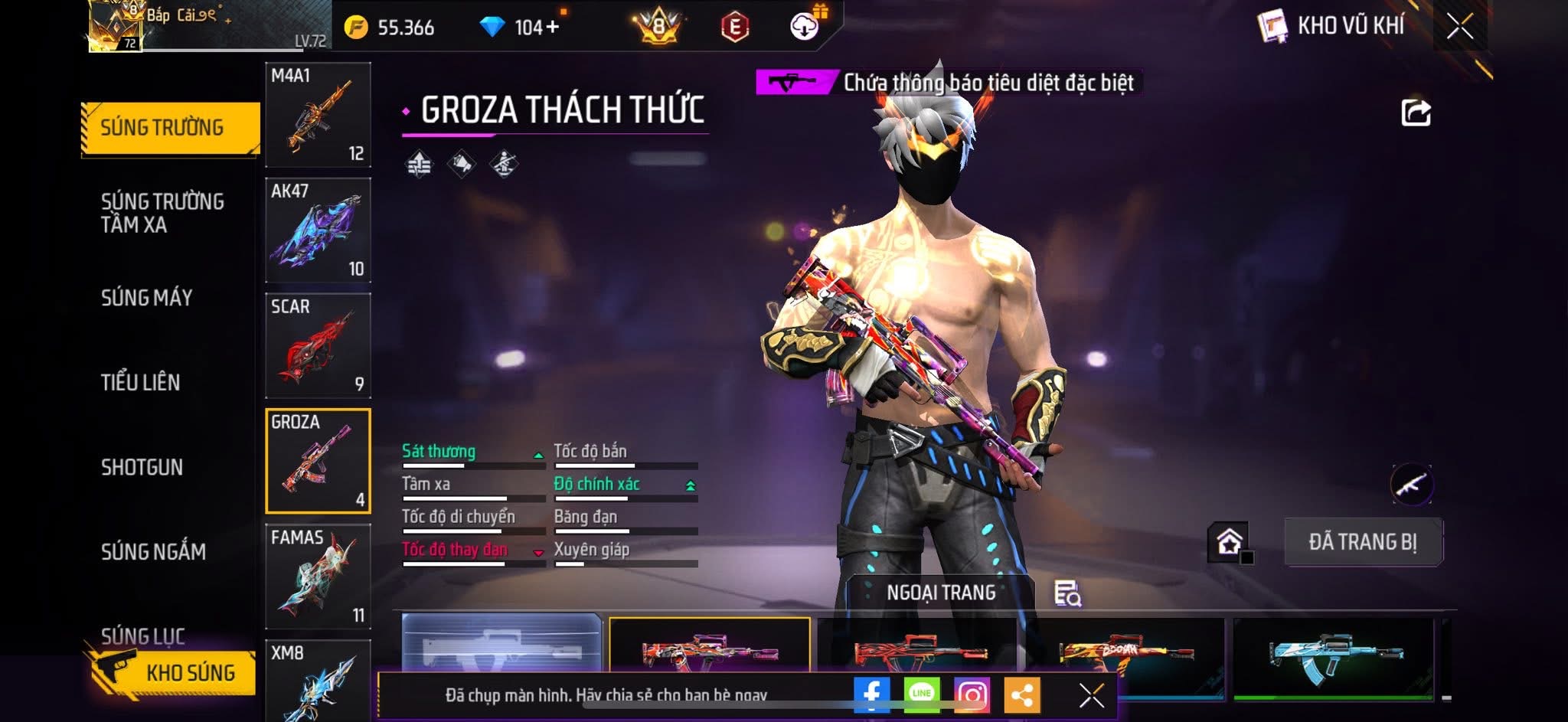Choose the Tiểu Liên category
Viewport: 1568px width, 722px height.
coord(141,382)
